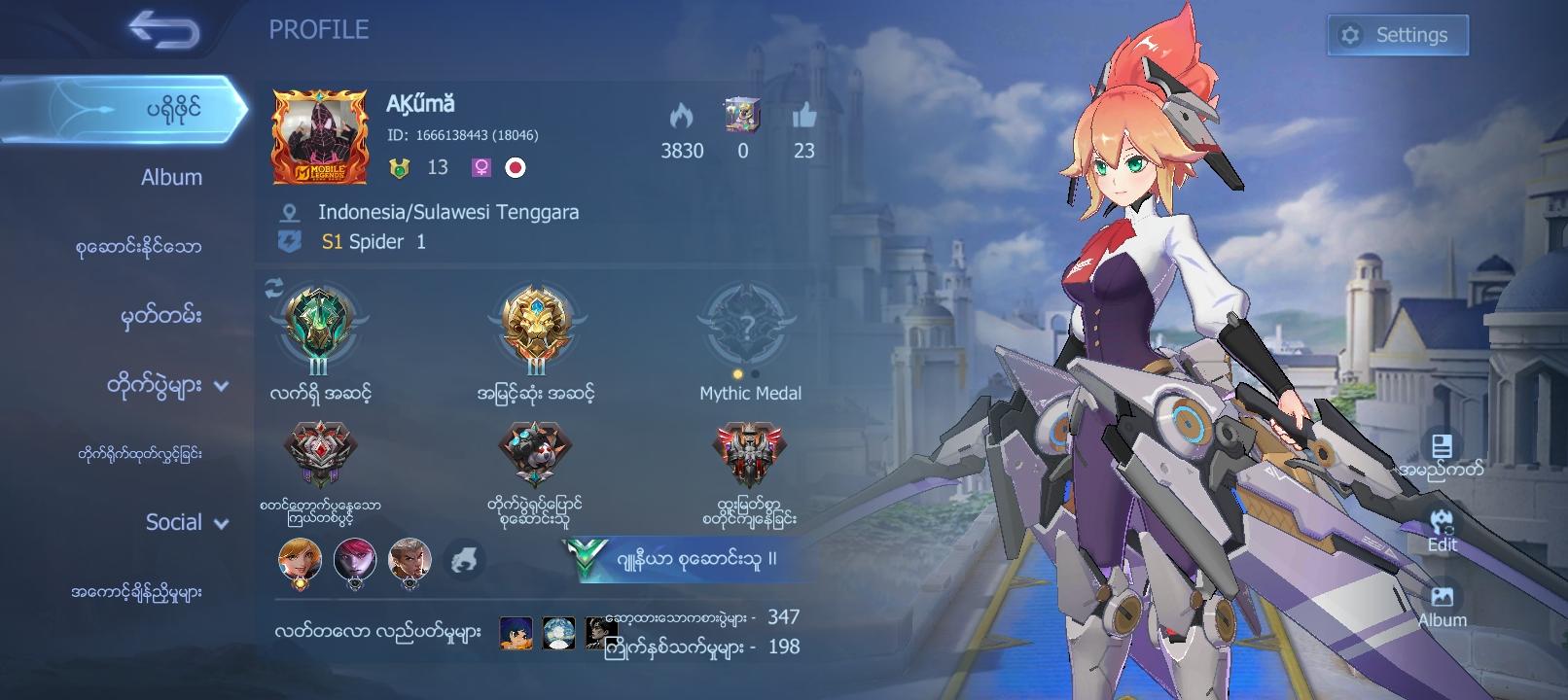The width and height of the screenshot is (1568, 700).
Task: Click the green collector rank banner
Action: click(x=681, y=561)
